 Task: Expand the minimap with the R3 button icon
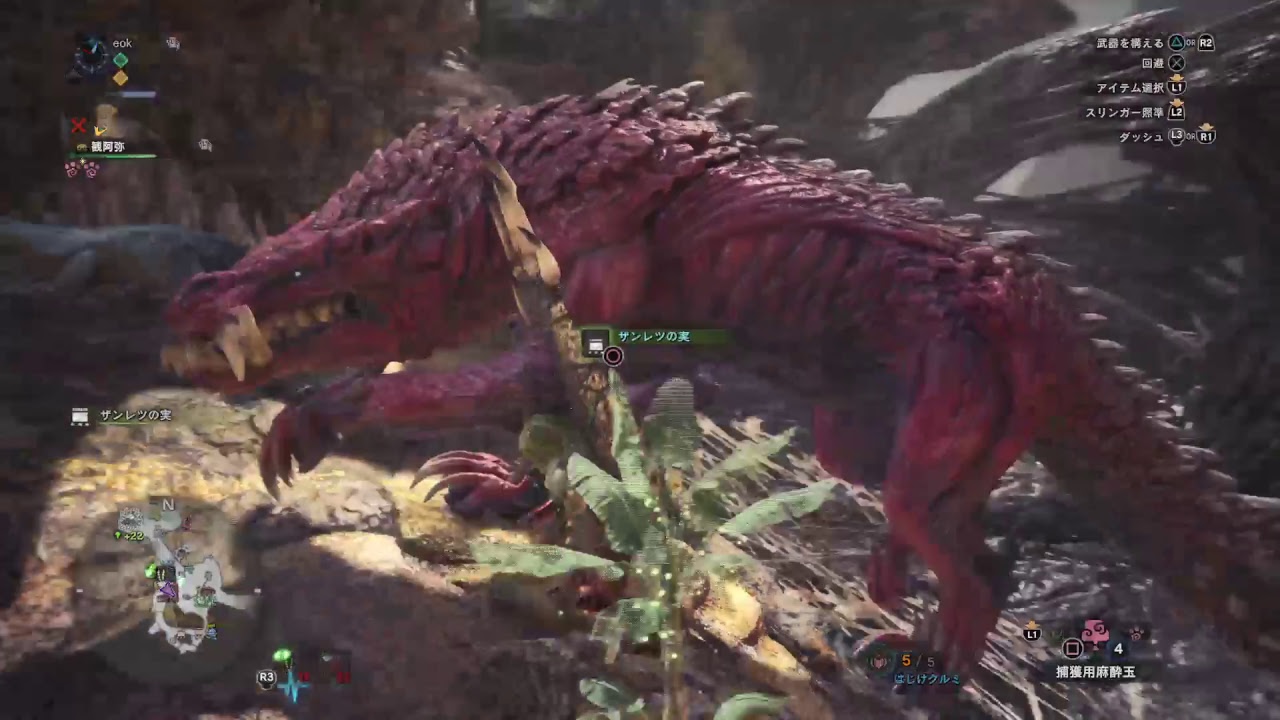pyautogui.click(x=264, y=678)
